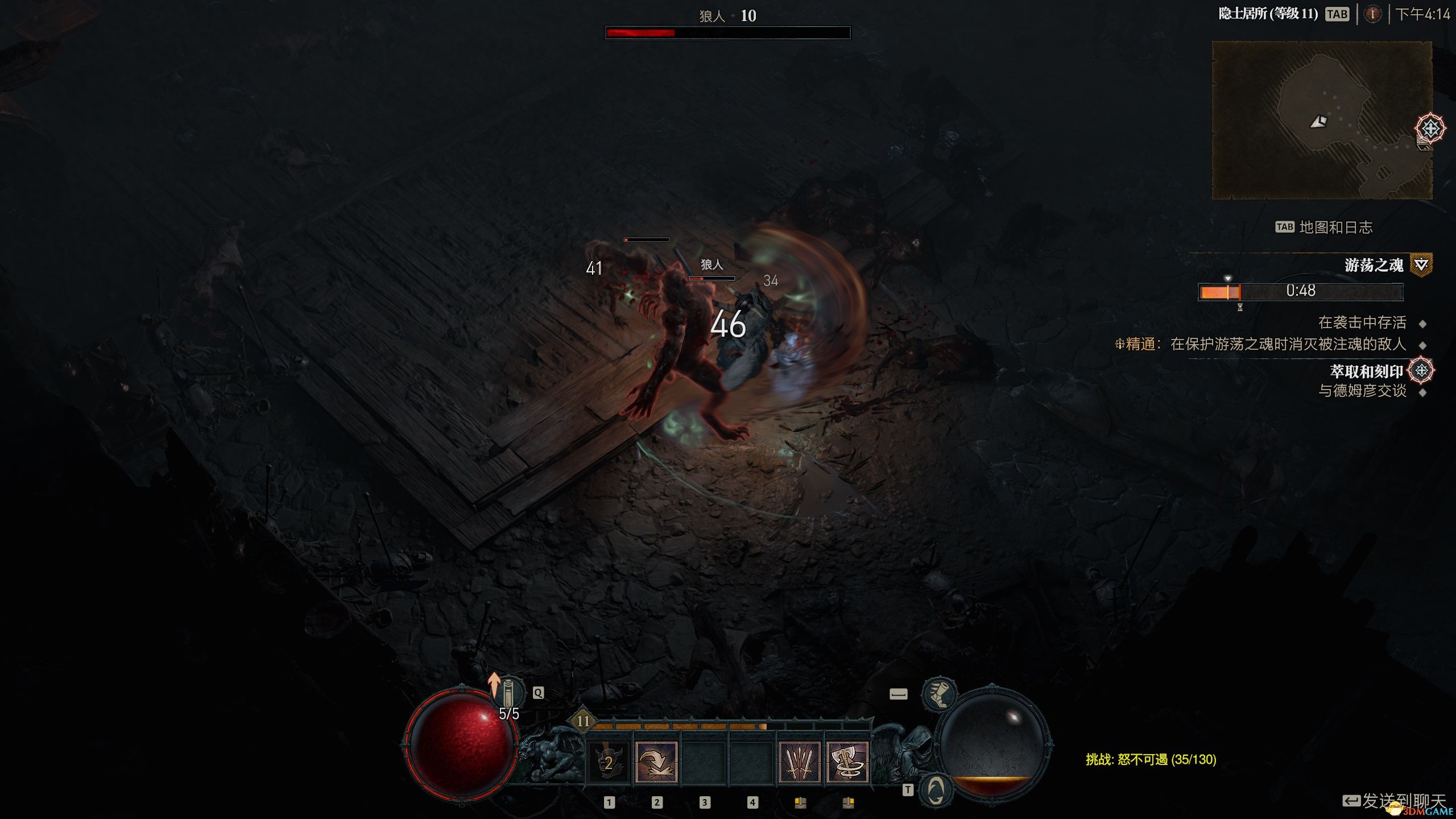The height and width of the screenshot is (819, 1456).
Task: Click the quest marker on the minimap edge
Action: (x=1430, y=128)
